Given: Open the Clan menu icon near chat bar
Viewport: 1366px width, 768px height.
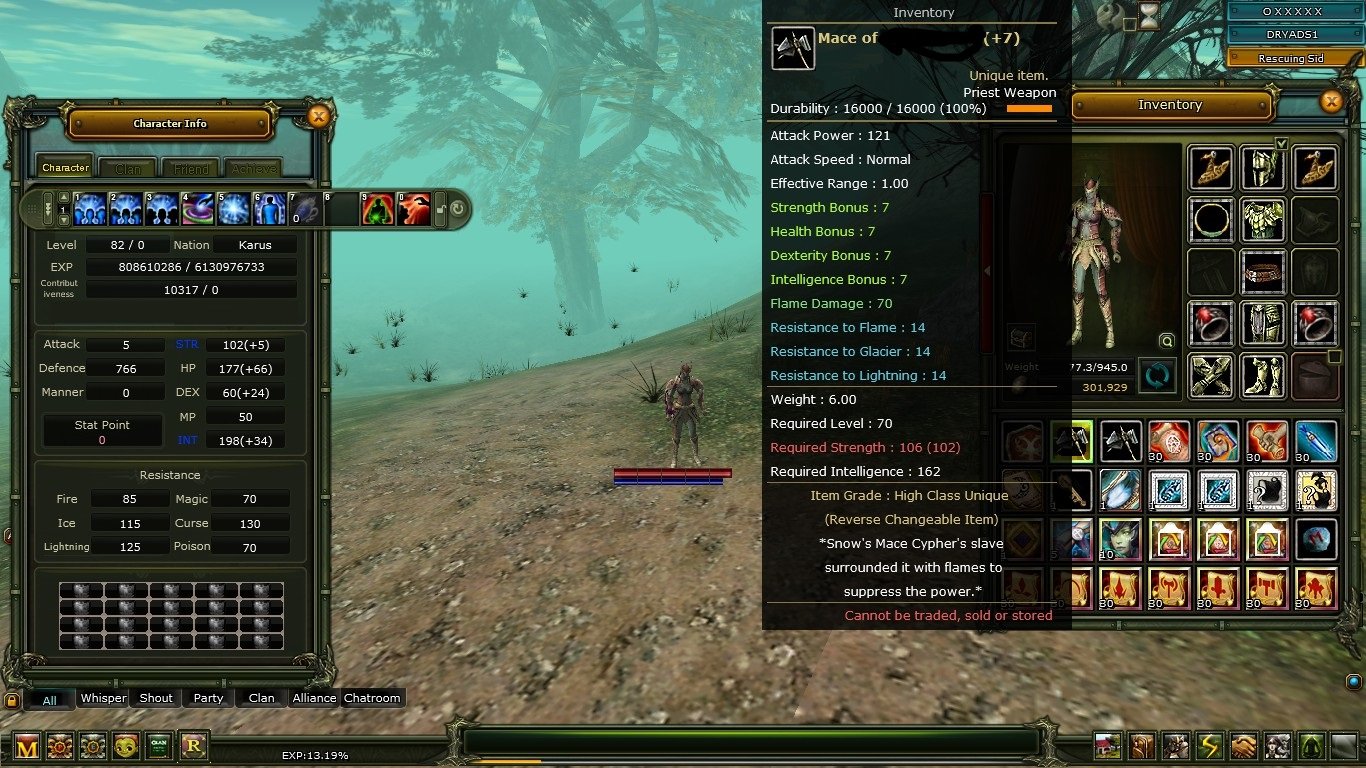Looking at the screenshot, I should 157,747.
